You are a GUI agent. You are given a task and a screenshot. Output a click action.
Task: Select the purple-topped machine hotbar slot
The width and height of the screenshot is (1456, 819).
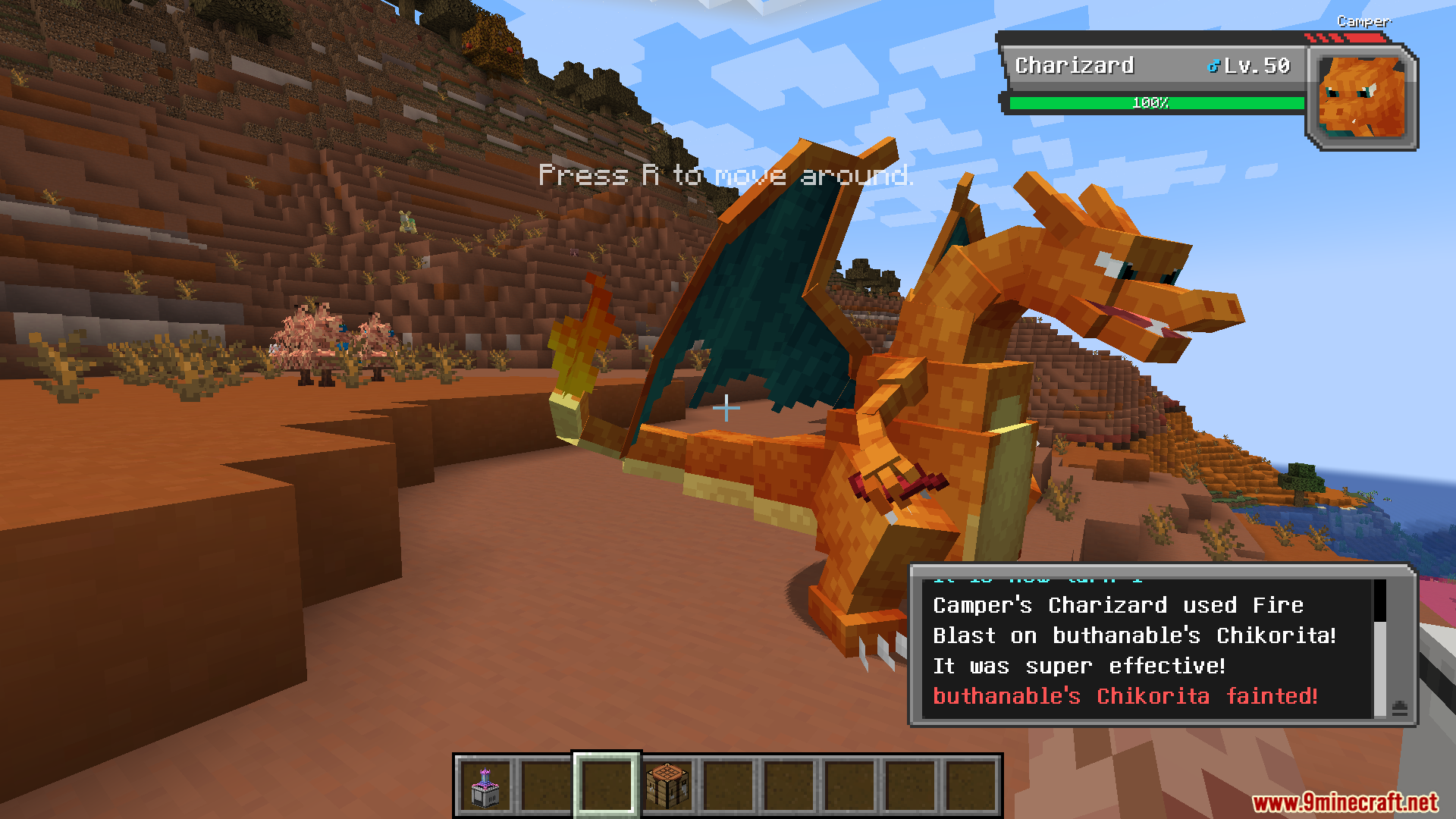click(485, 786)
